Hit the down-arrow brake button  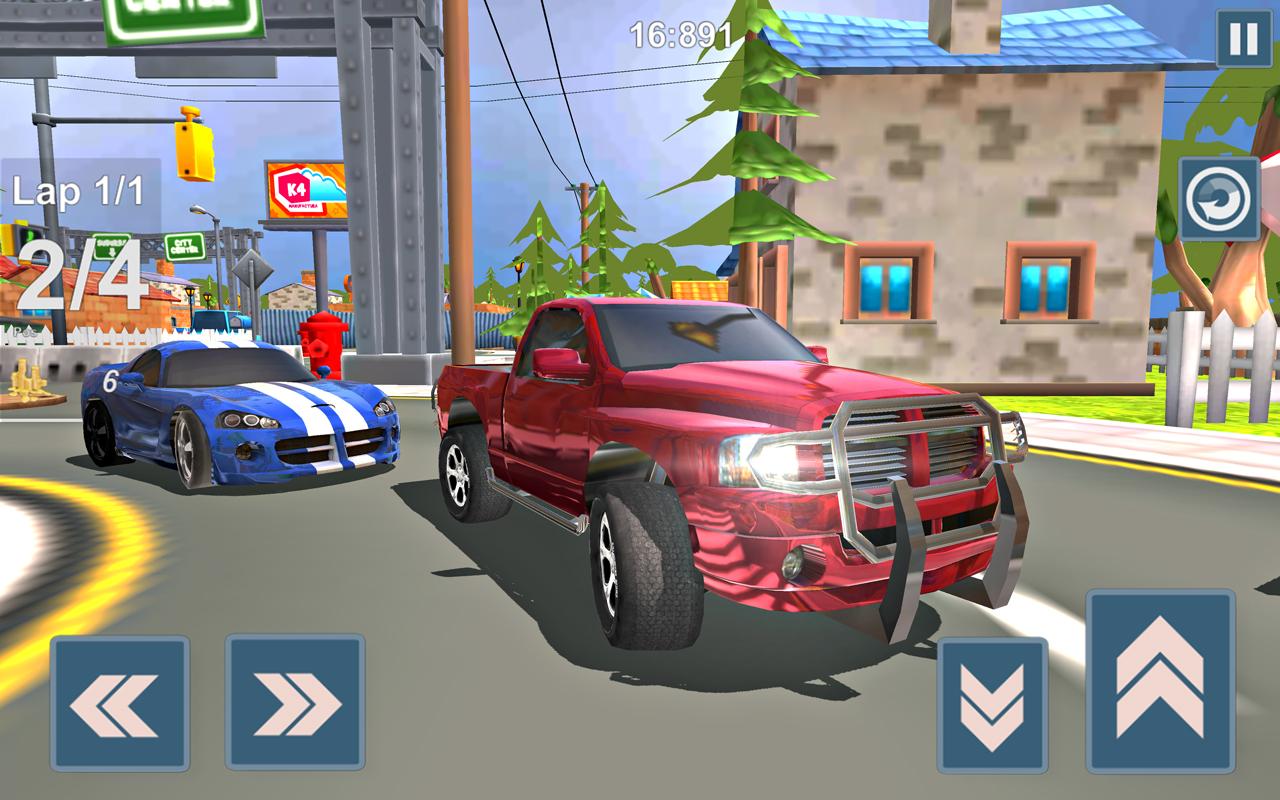pyautogui.click(x=992, y=704)
